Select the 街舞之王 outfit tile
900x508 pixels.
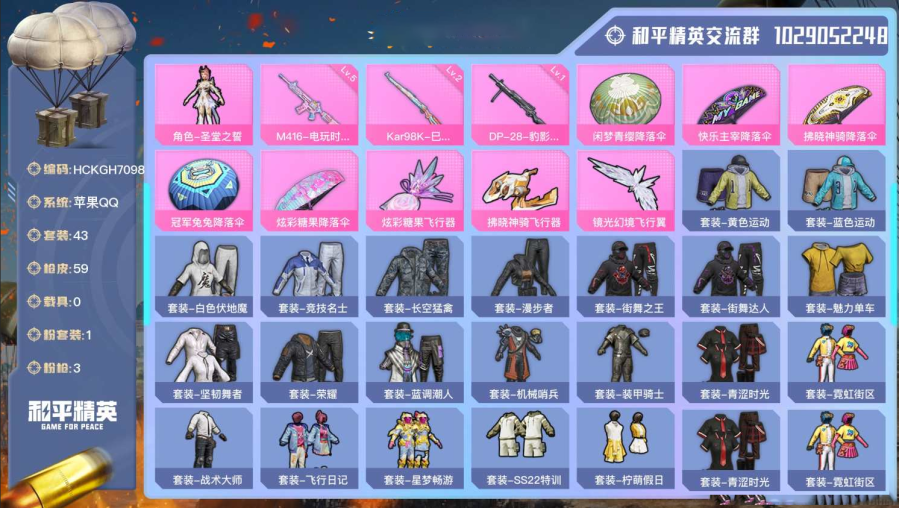[x=625, y=274]
